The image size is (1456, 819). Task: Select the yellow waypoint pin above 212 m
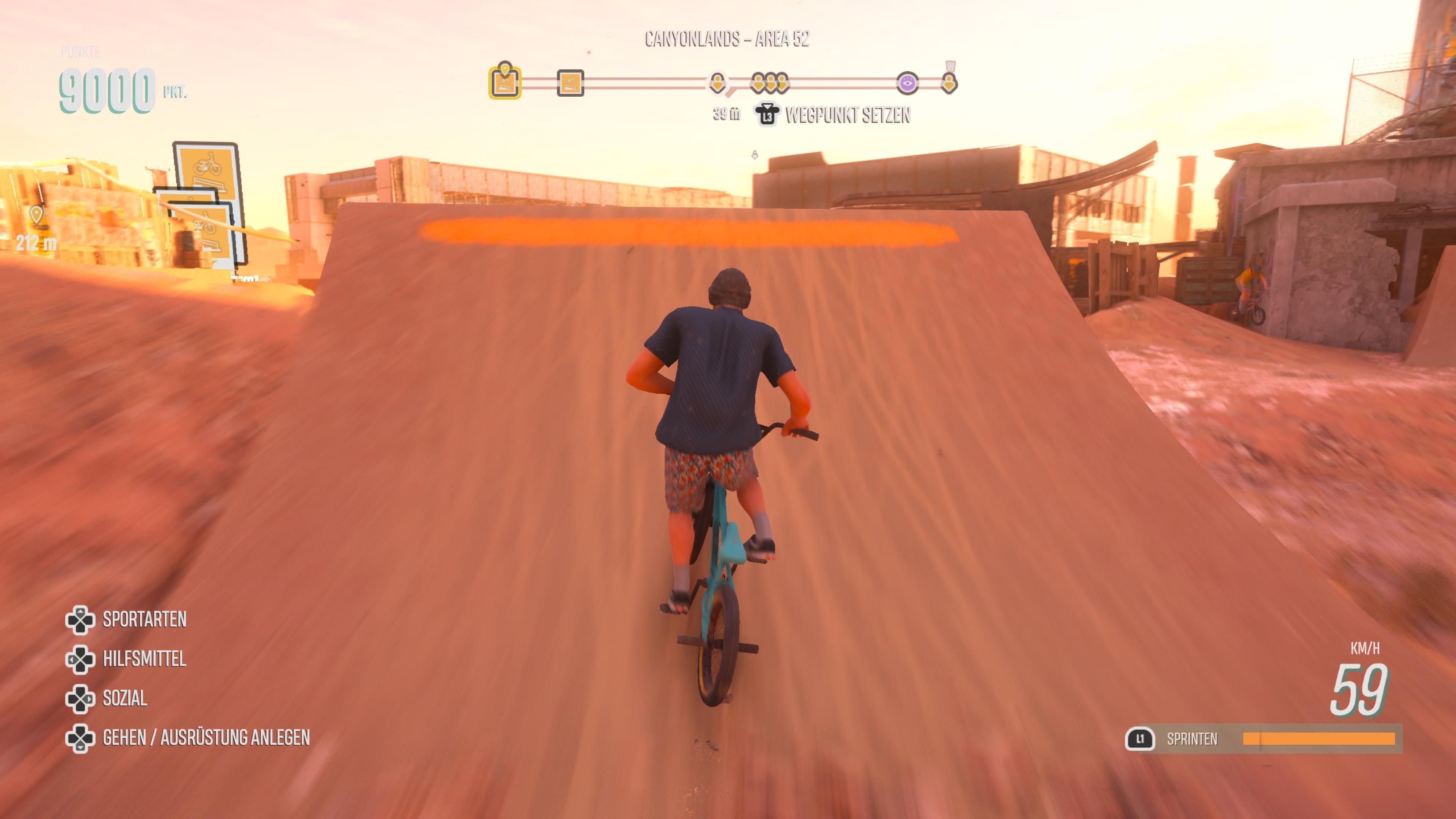point(36,215)
